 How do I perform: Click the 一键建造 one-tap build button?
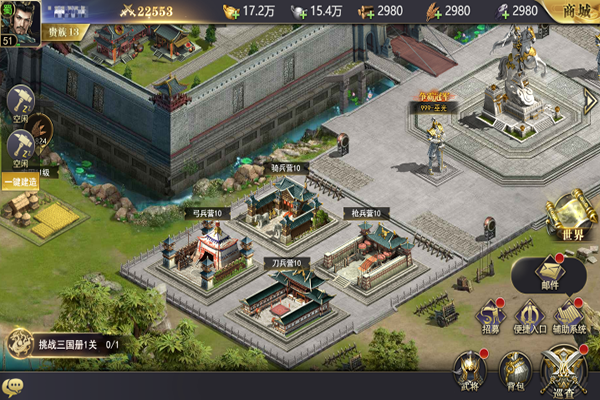pos(19,182)
